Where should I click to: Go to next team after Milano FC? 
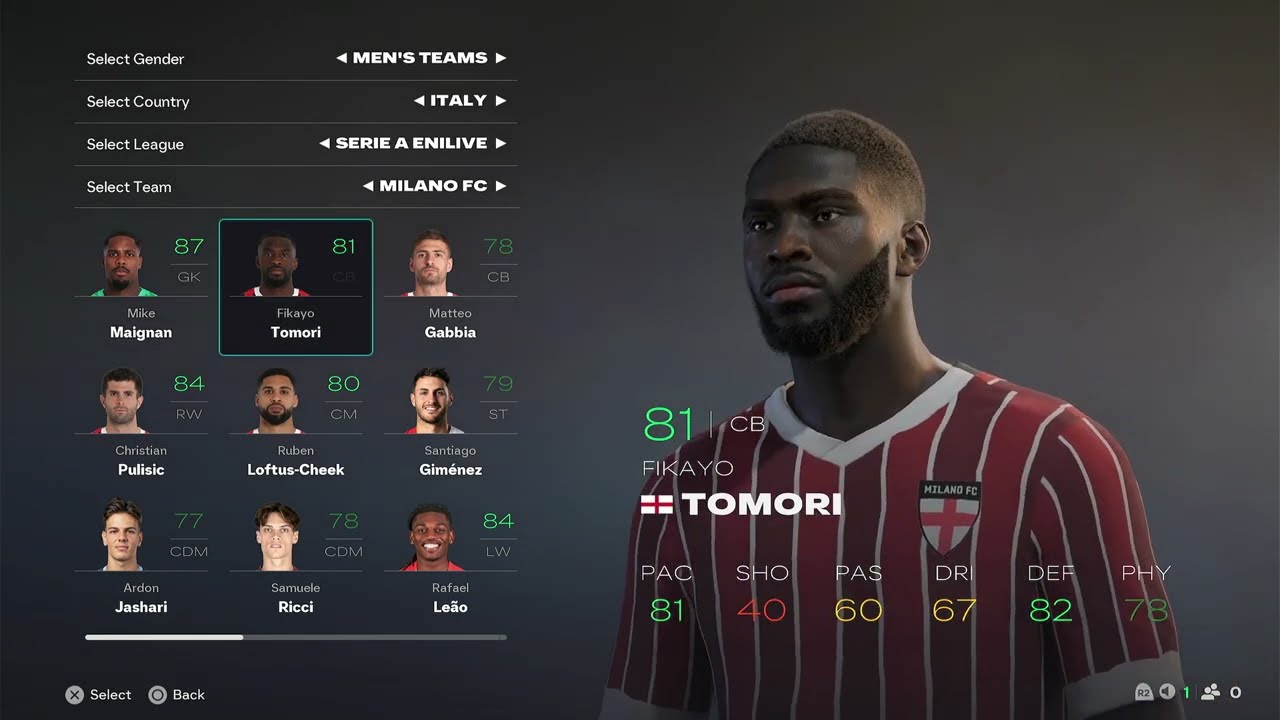(501, 186)
